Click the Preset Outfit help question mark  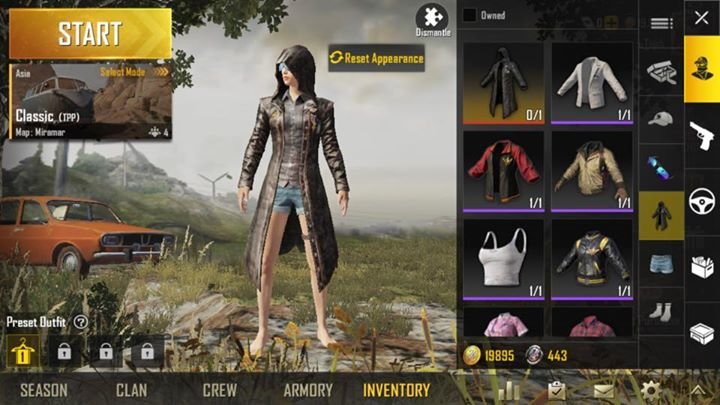coord(80,322)
